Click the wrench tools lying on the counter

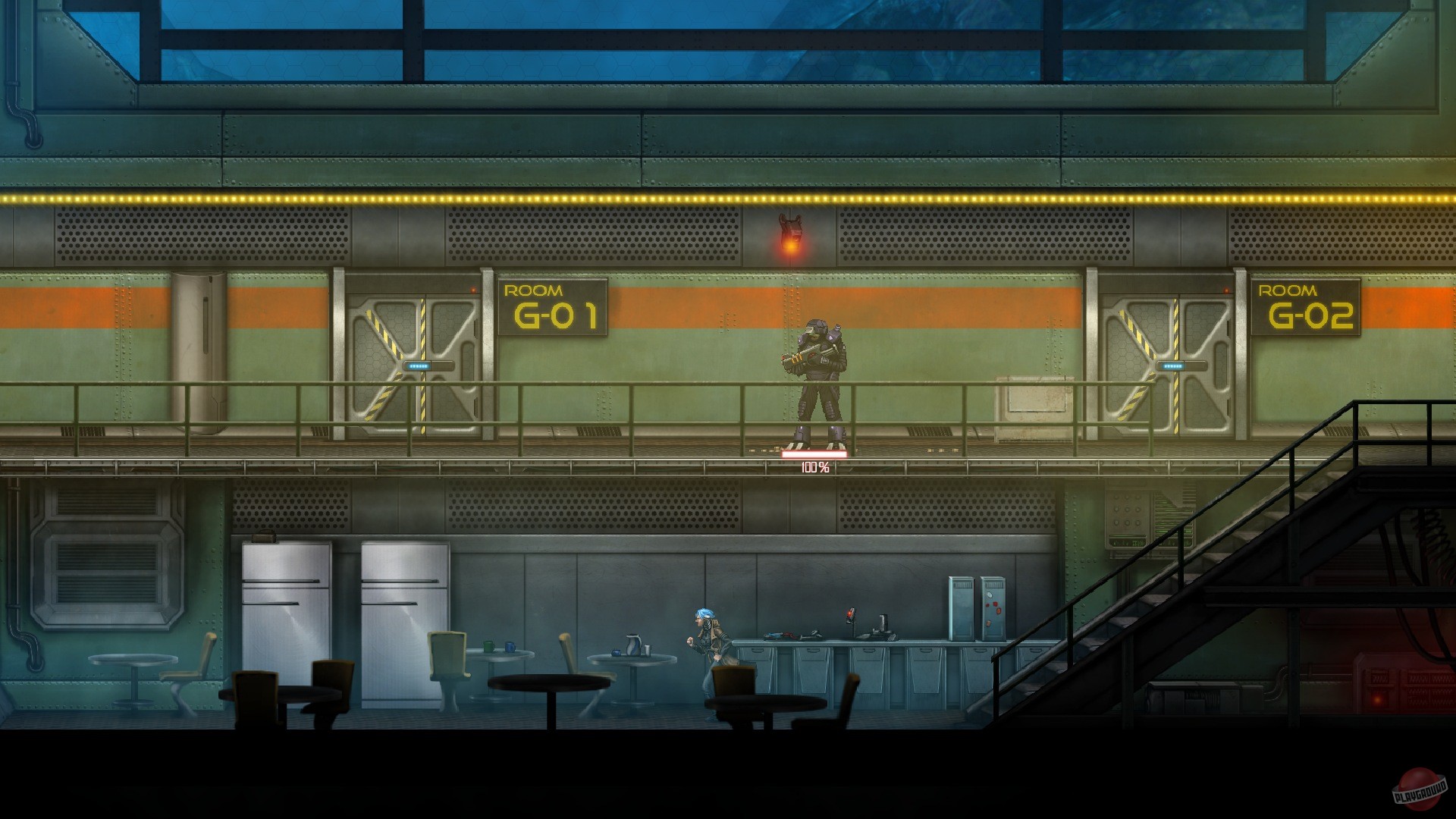(780, 635)
